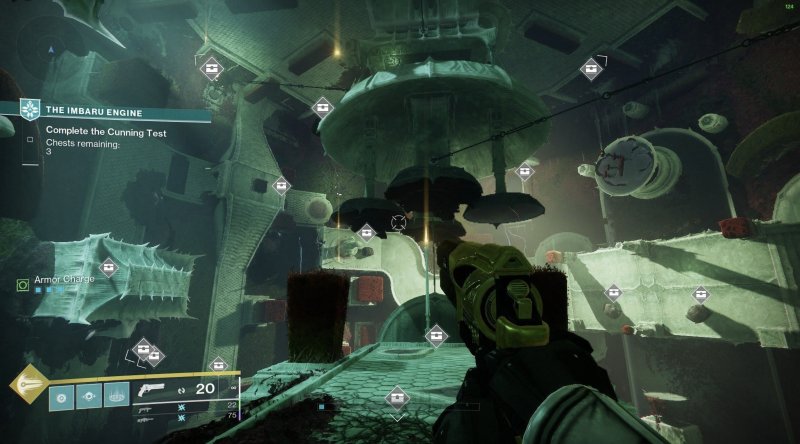Click the Armor Charge status icon
Screen dimensions: 800x444
coord(22,285)
